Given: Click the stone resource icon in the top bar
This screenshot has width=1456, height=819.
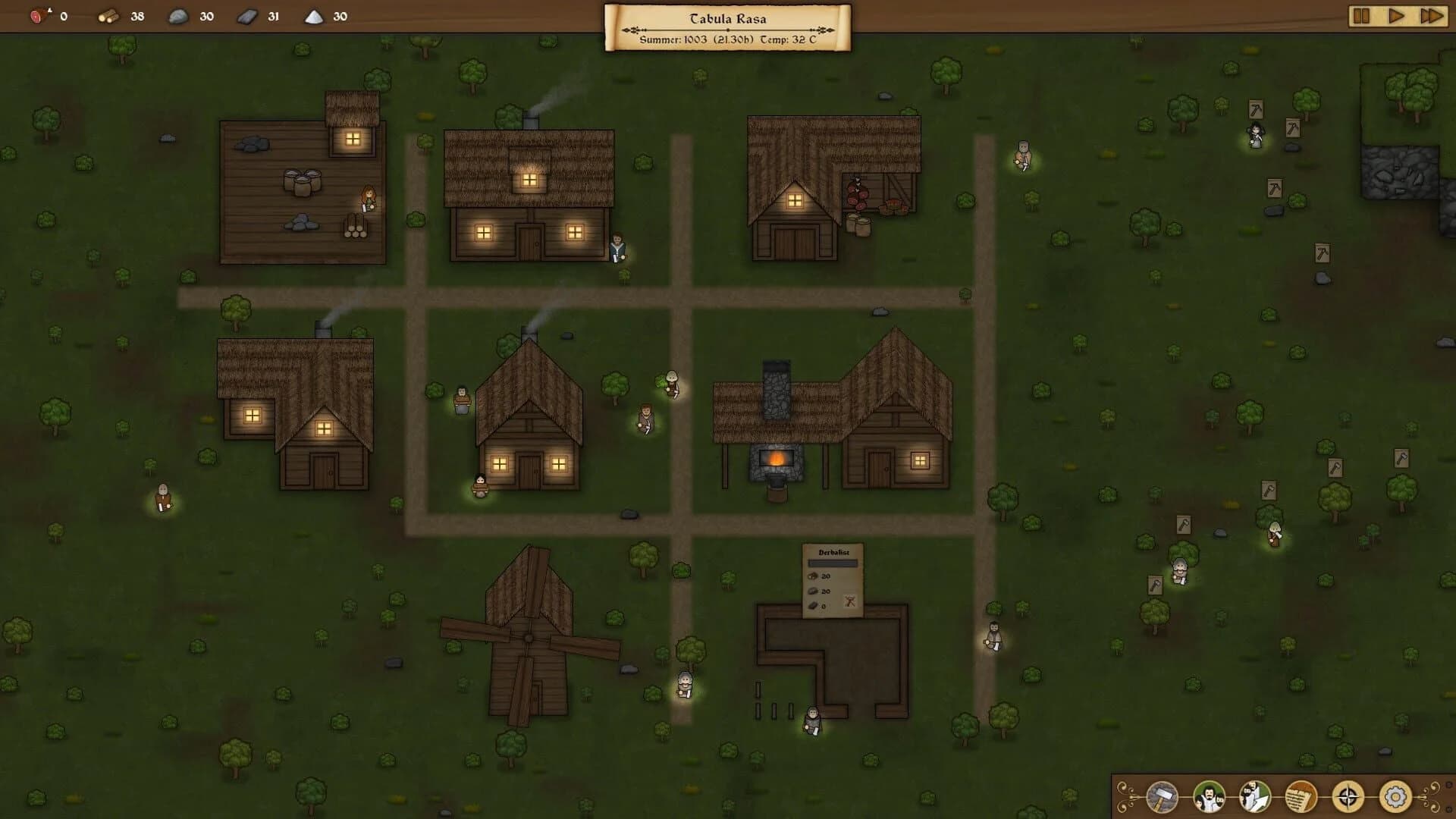Looking at the screenshot, I should [x=176, y=15].
